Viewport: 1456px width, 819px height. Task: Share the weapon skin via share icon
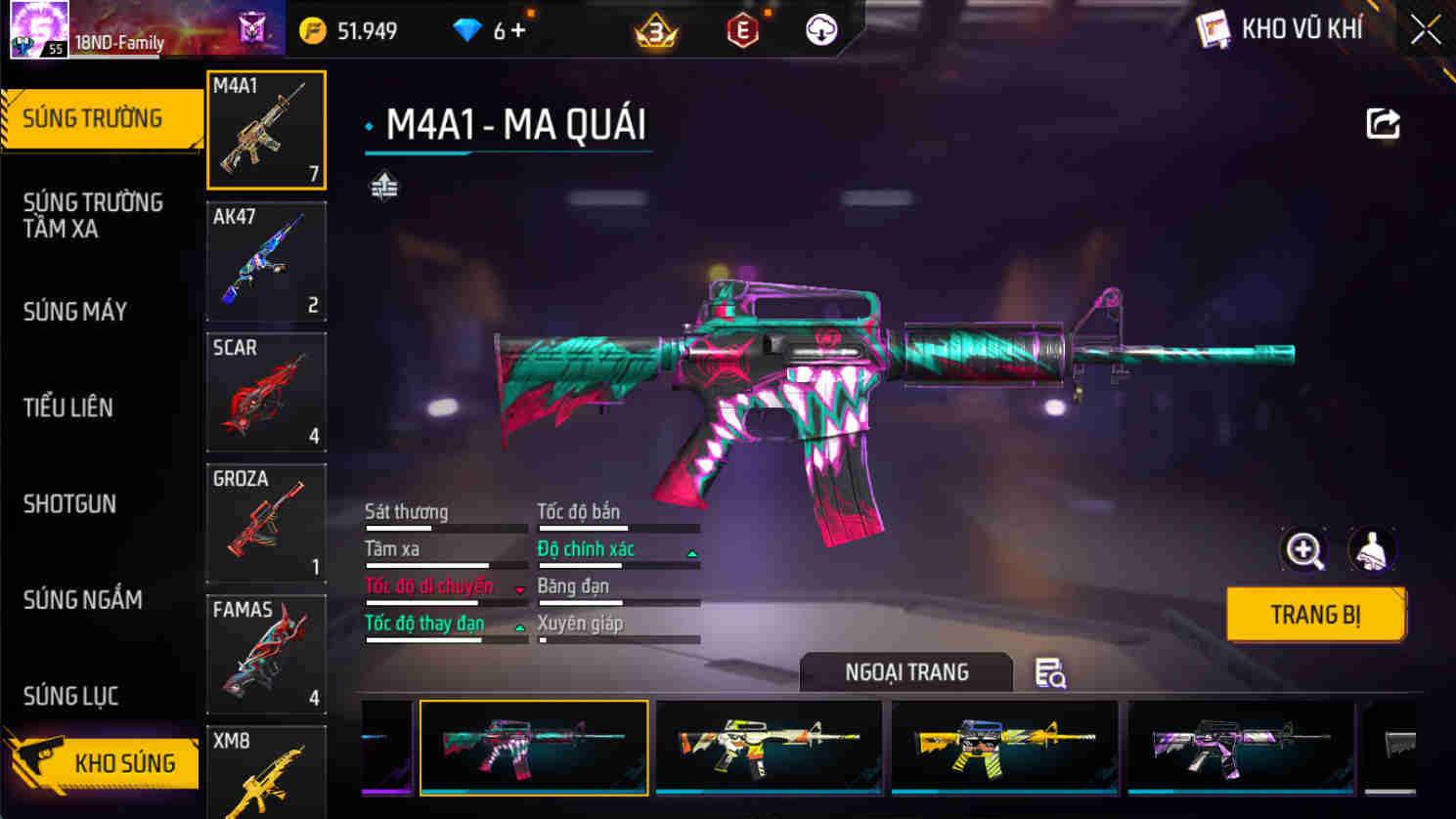point(1383,124)
